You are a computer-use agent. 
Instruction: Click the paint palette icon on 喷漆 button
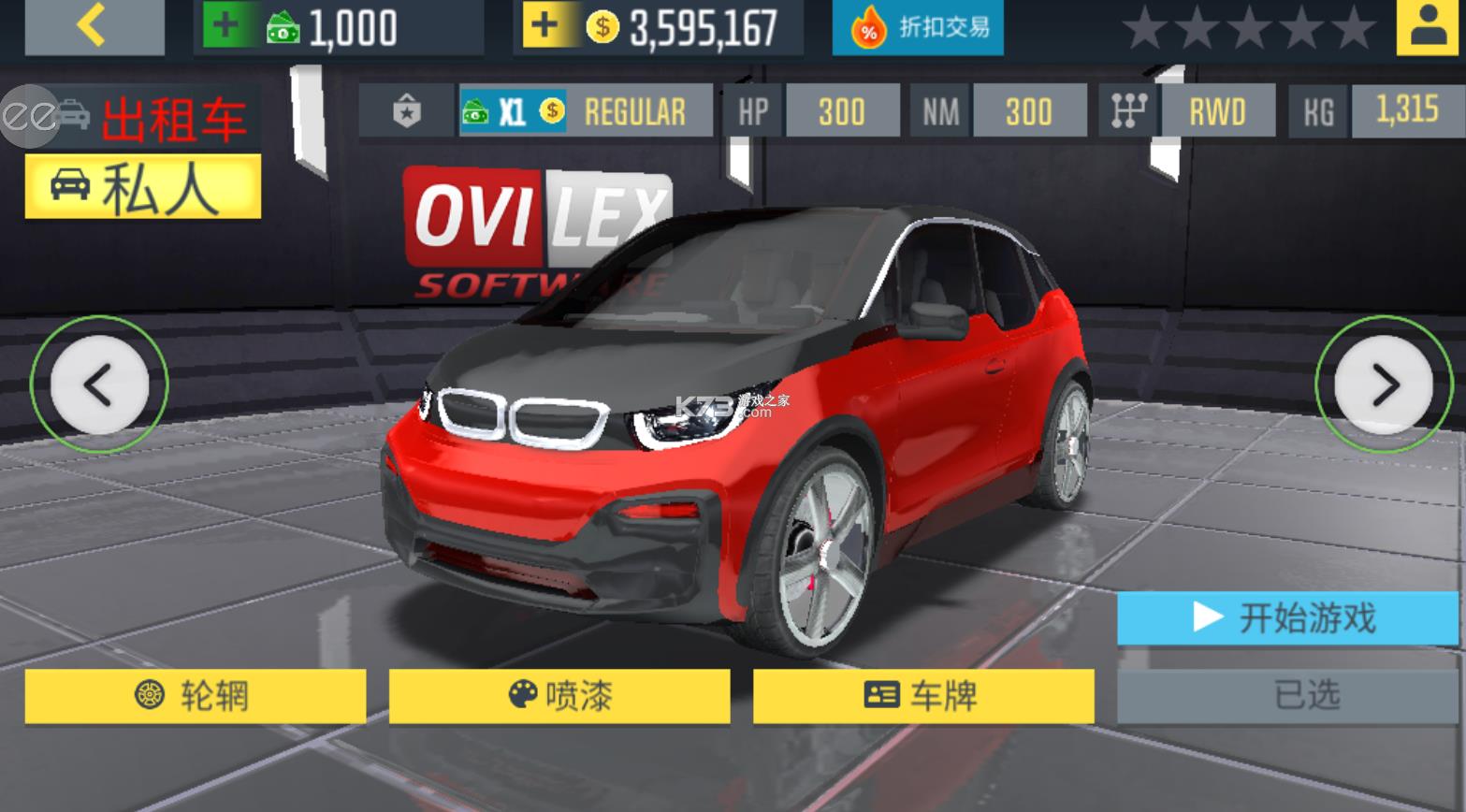pos(522,696)
